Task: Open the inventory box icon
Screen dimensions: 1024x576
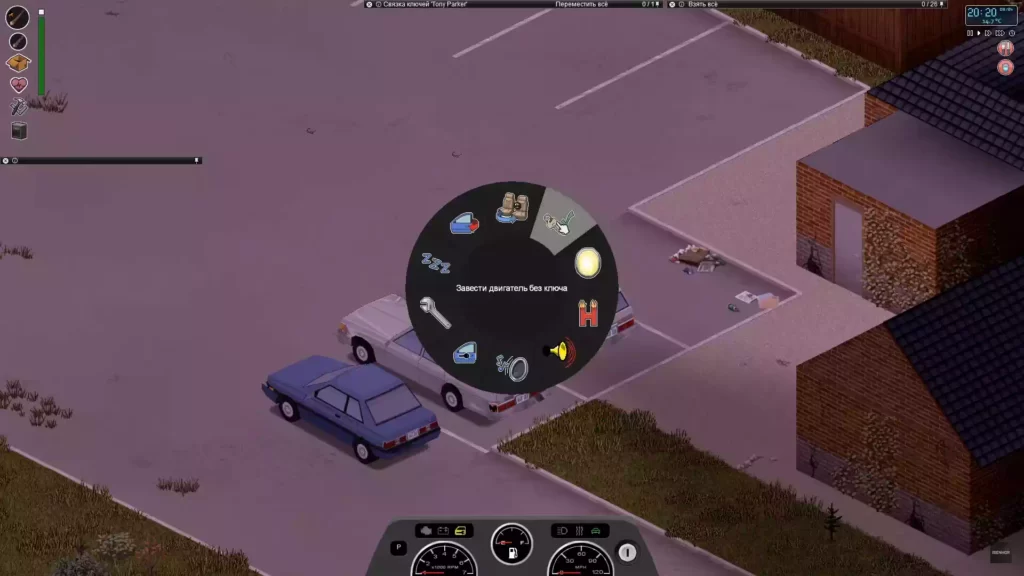Action: [x=19, y=63]
